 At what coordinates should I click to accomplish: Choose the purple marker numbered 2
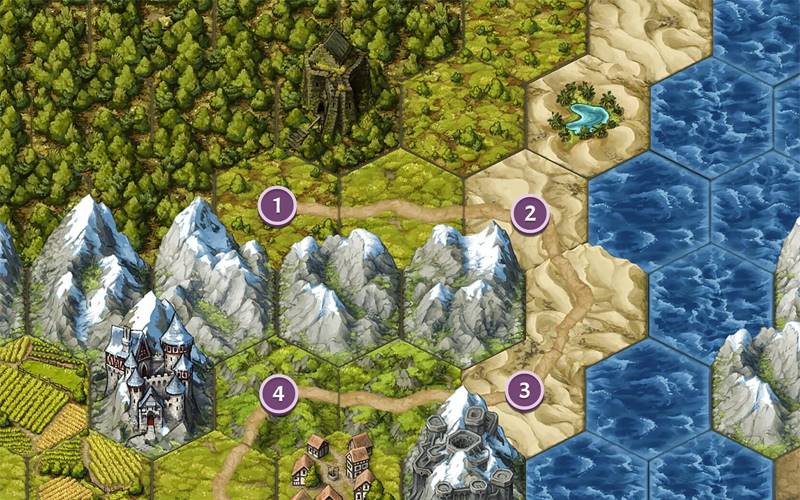[x=530, y=212]
